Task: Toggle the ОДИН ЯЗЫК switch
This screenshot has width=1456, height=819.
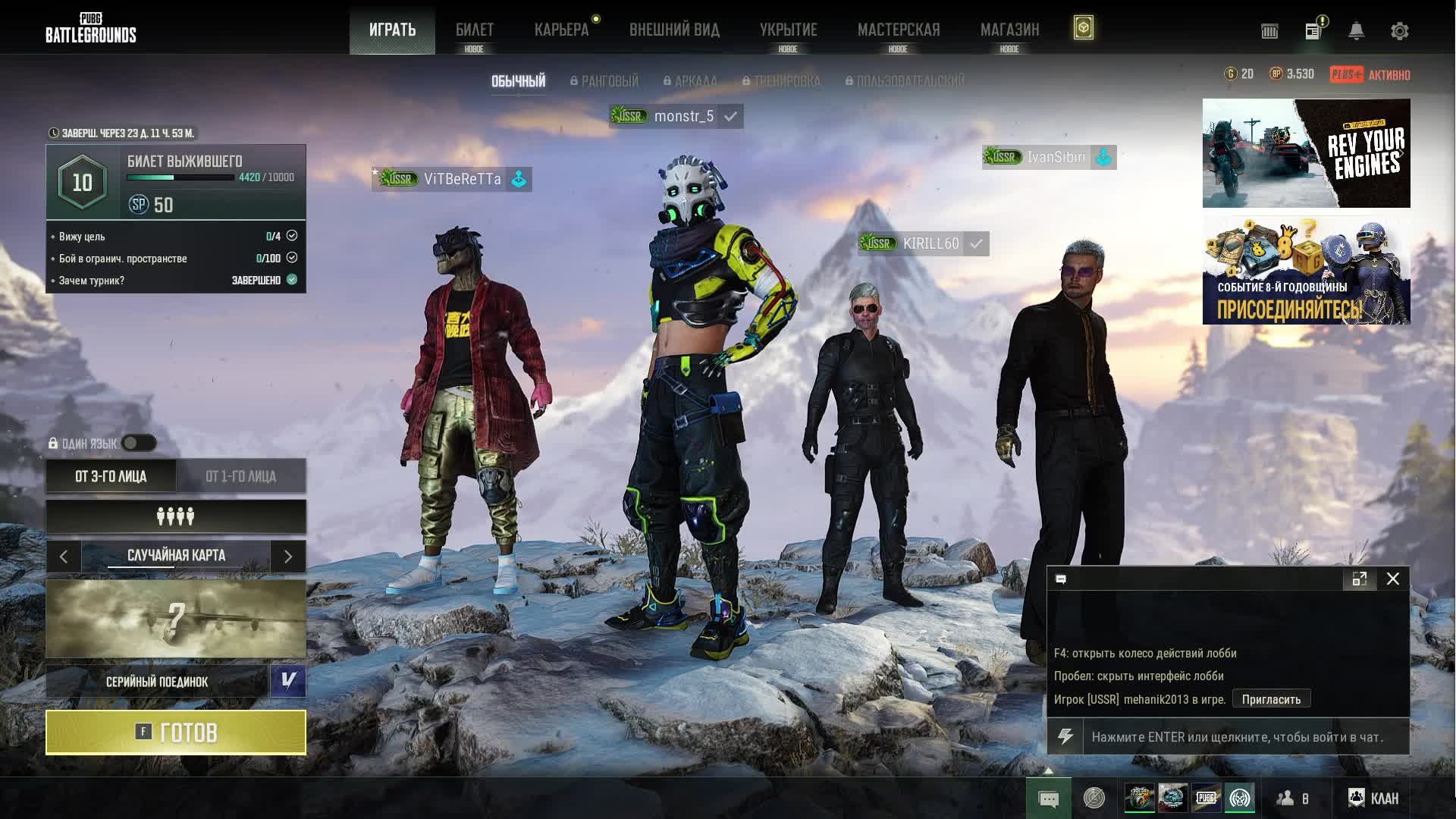Action: [139, 443]
